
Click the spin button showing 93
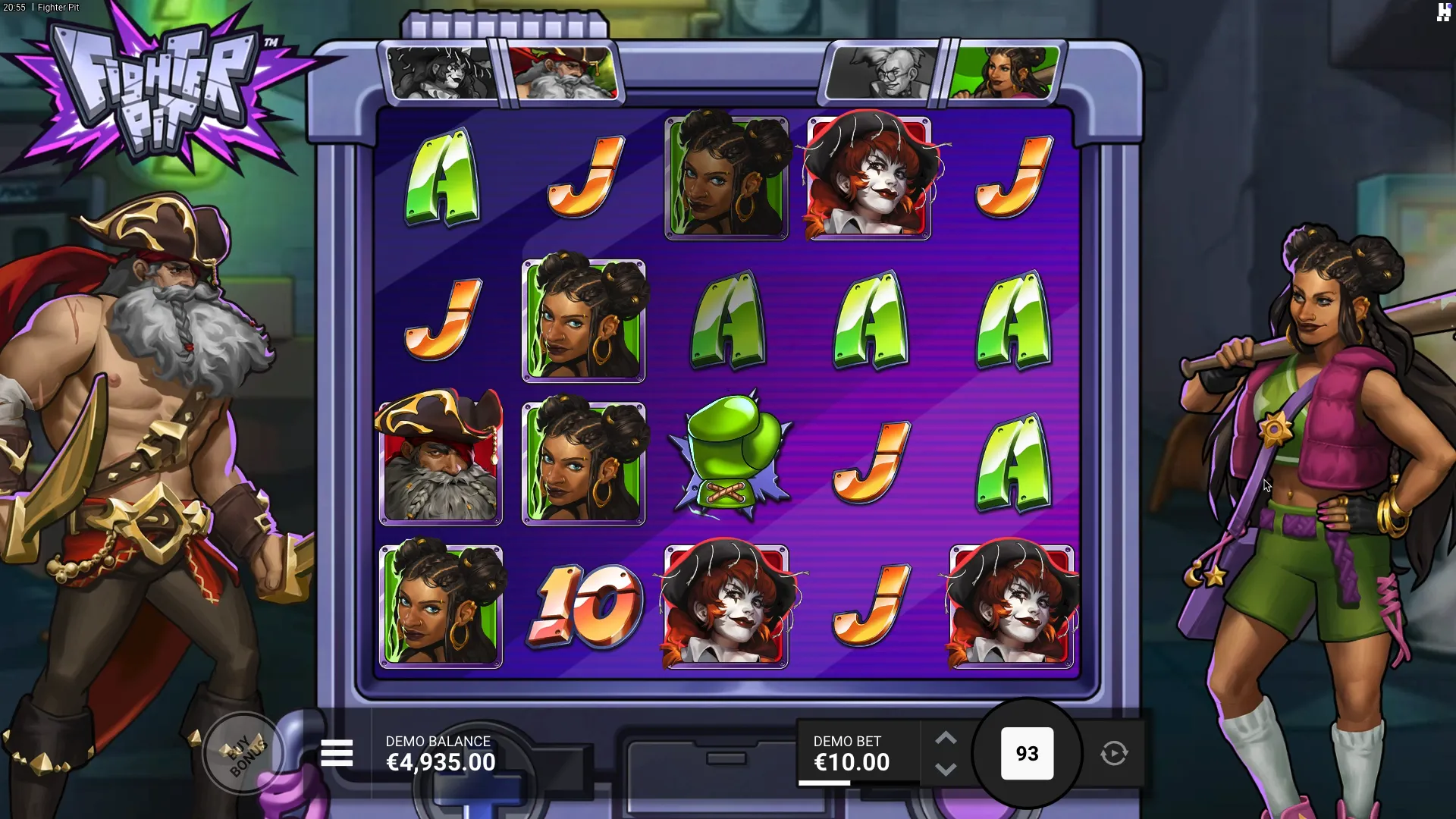1027,753
